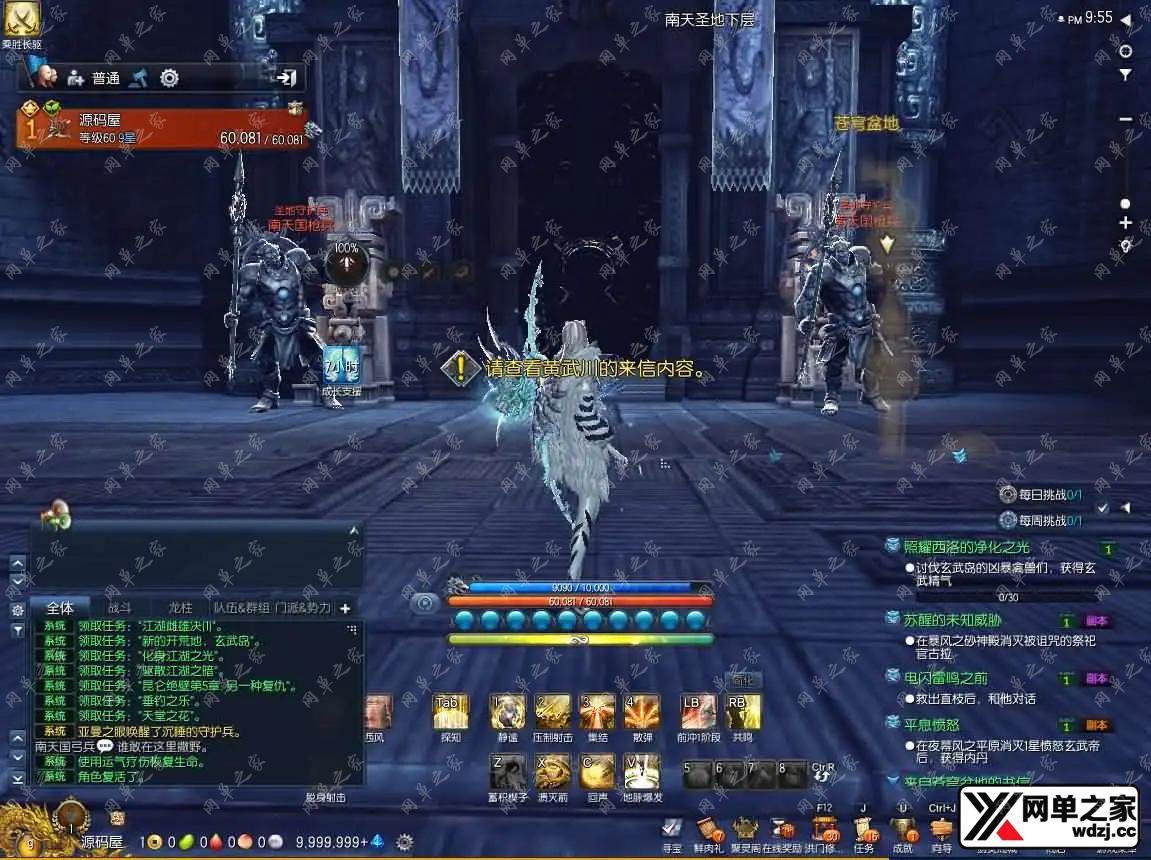Activate the 散弹 skill icon
This screenshot has width=1151, height=860.
(641, 712)
